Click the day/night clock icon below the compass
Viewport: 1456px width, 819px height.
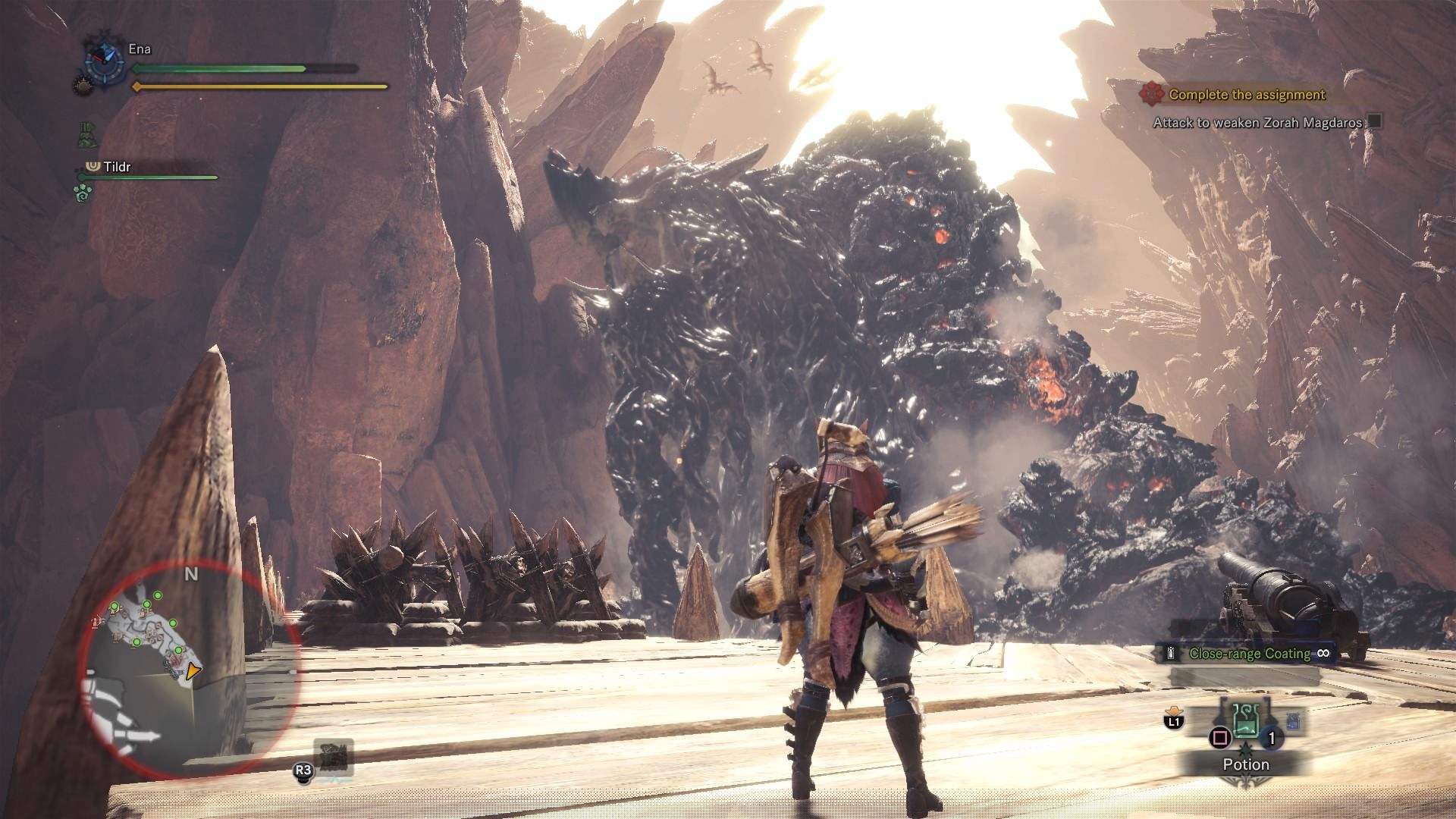[x=85, y=86]
